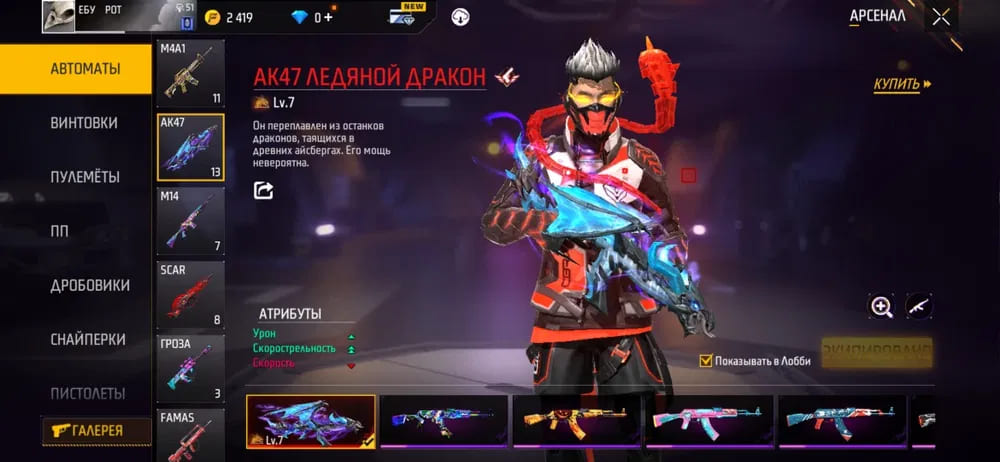Switch to the ПП category
Image resolution: width=1000 pixels, height=462 pixels.
coord(60,231)
